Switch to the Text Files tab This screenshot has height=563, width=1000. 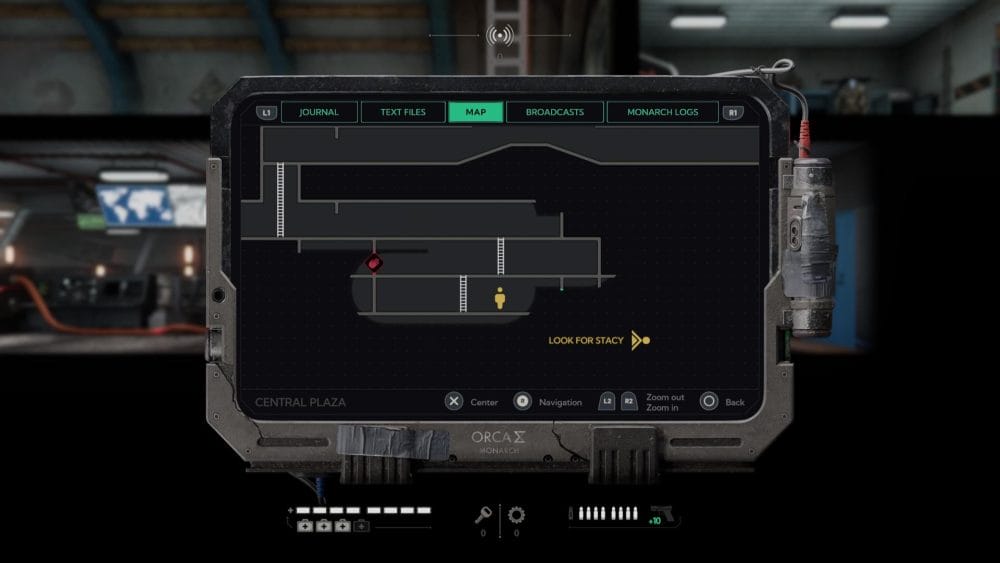402,112
